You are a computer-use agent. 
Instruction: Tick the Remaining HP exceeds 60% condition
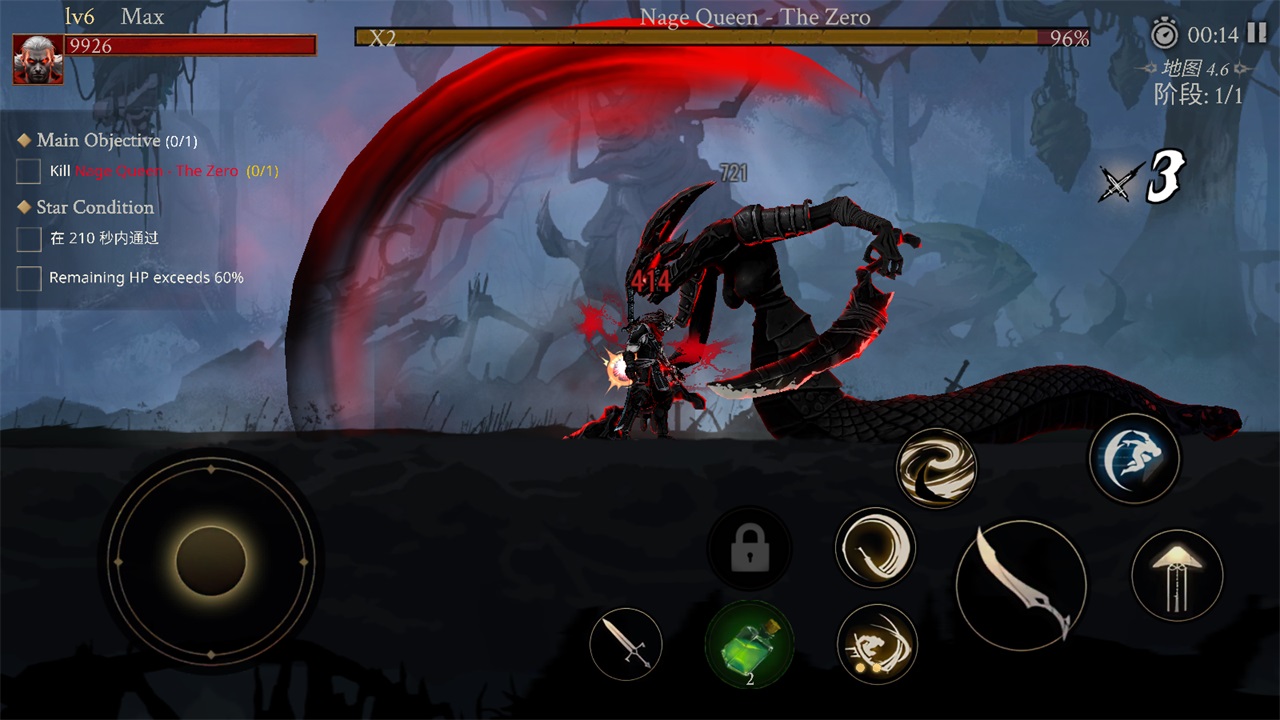pos(27,278)
